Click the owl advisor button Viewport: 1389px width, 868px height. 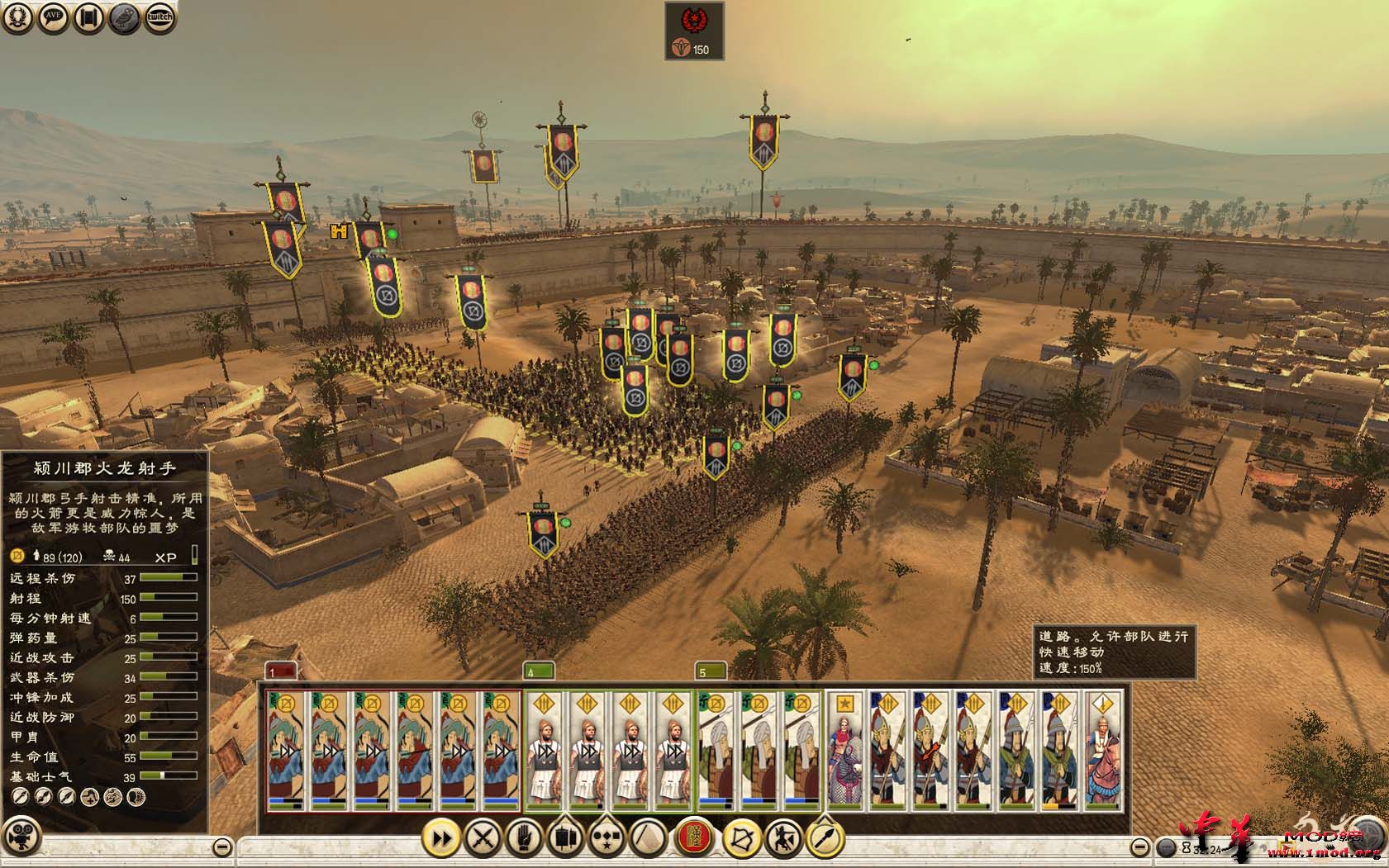click(x=125, y=18)
